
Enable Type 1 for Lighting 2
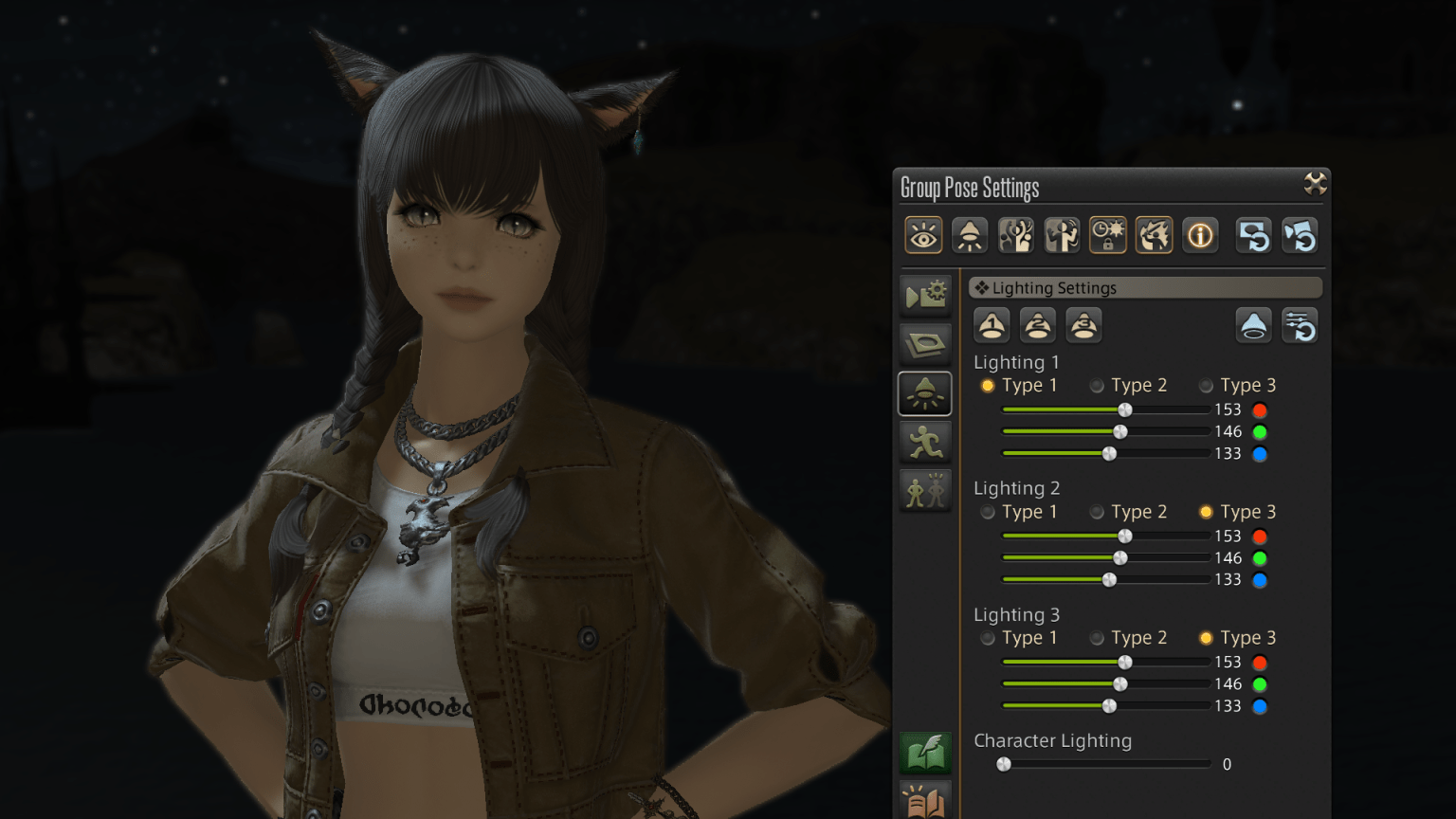(x=987, y=512)
